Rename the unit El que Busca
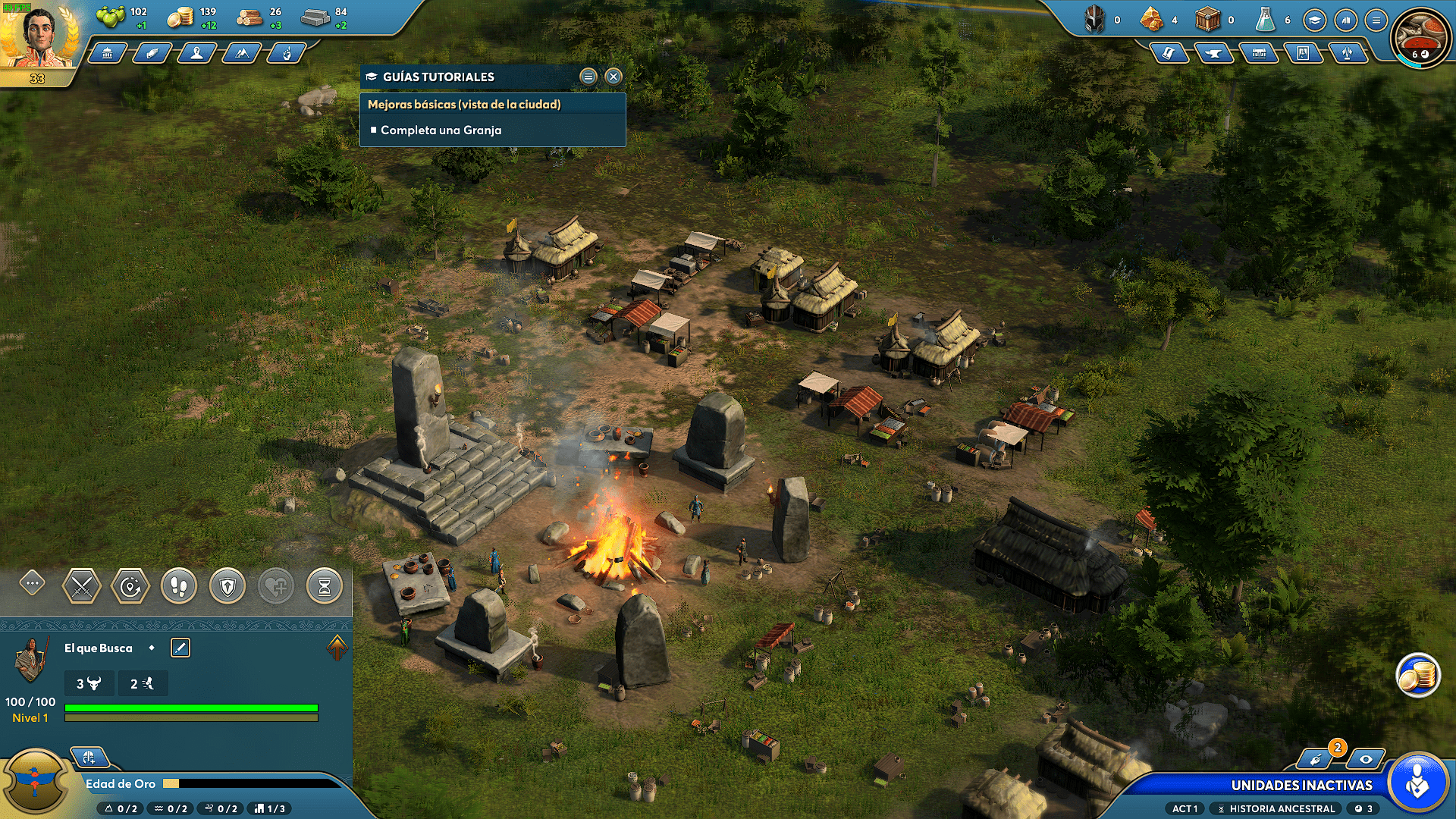 pos(180,648)
